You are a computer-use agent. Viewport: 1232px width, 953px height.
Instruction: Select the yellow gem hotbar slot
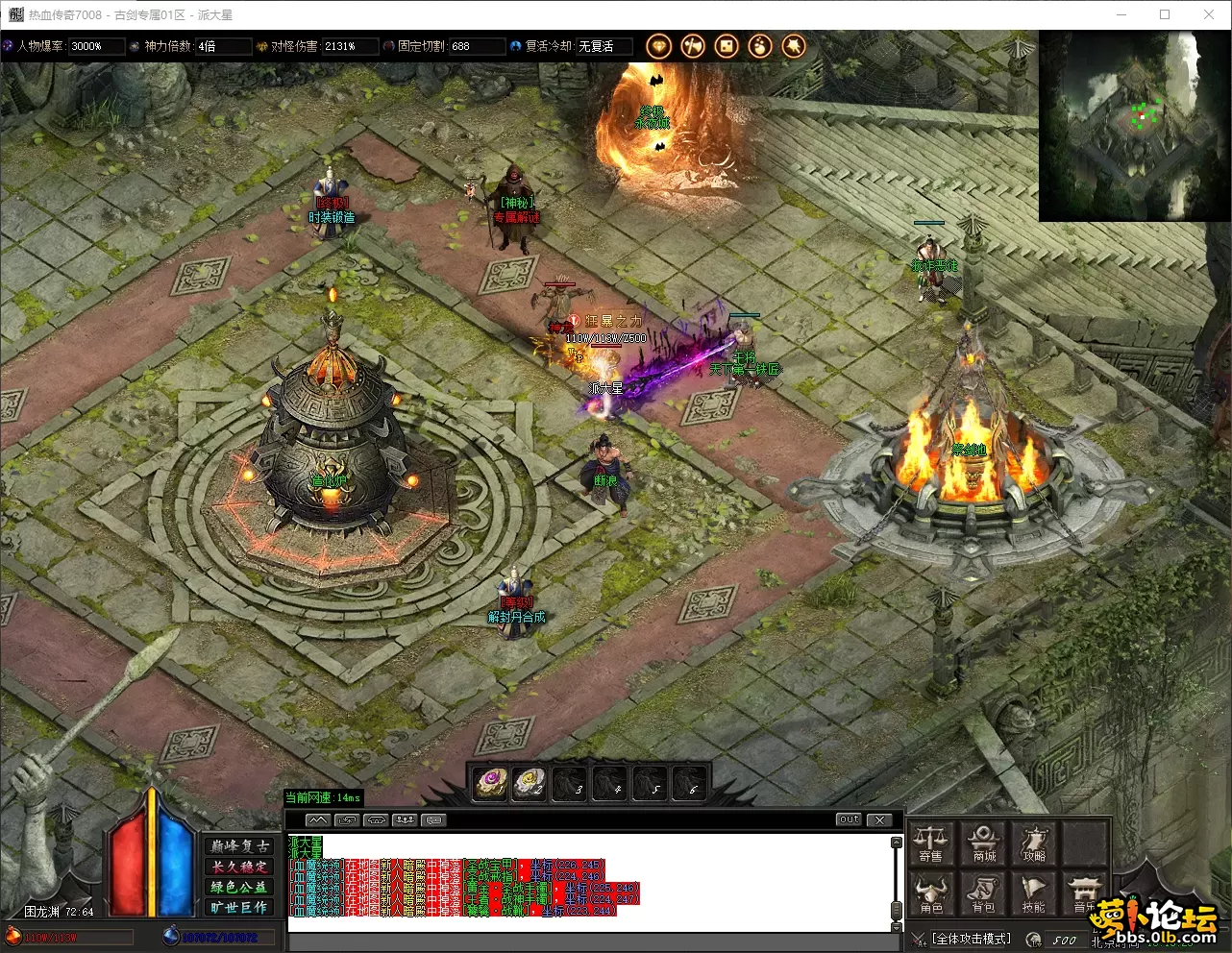530,783
